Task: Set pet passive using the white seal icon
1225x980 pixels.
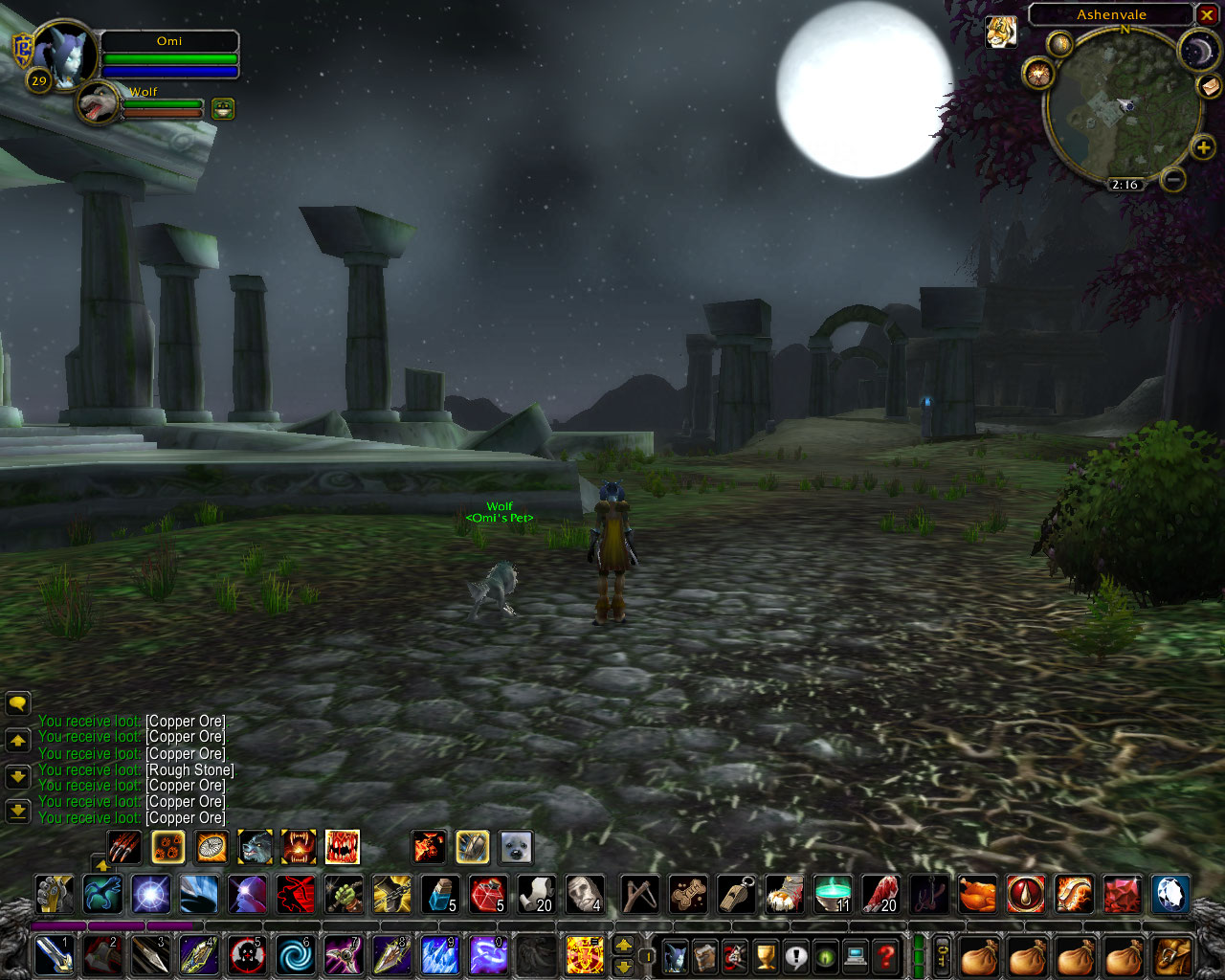Action: point(516,848)
